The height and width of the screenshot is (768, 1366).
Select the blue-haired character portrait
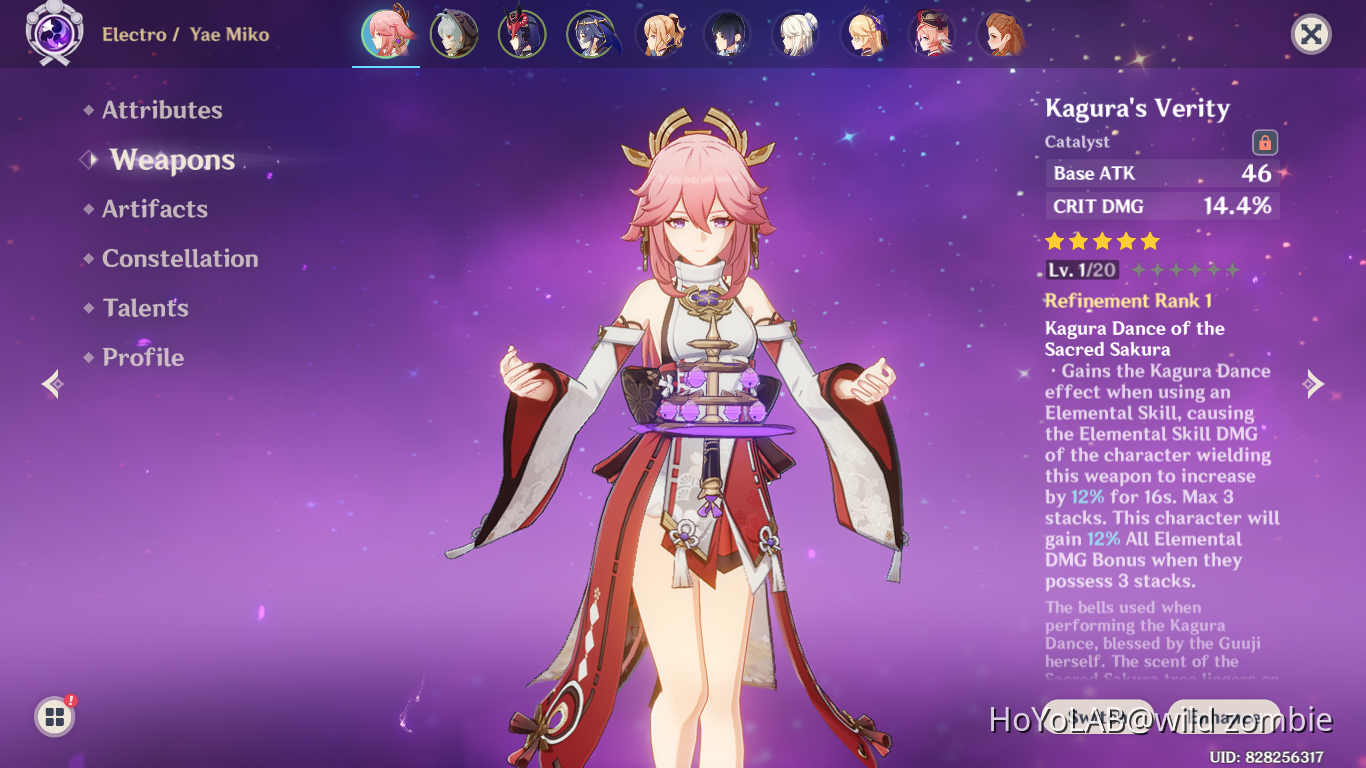(x=591, y=33)
